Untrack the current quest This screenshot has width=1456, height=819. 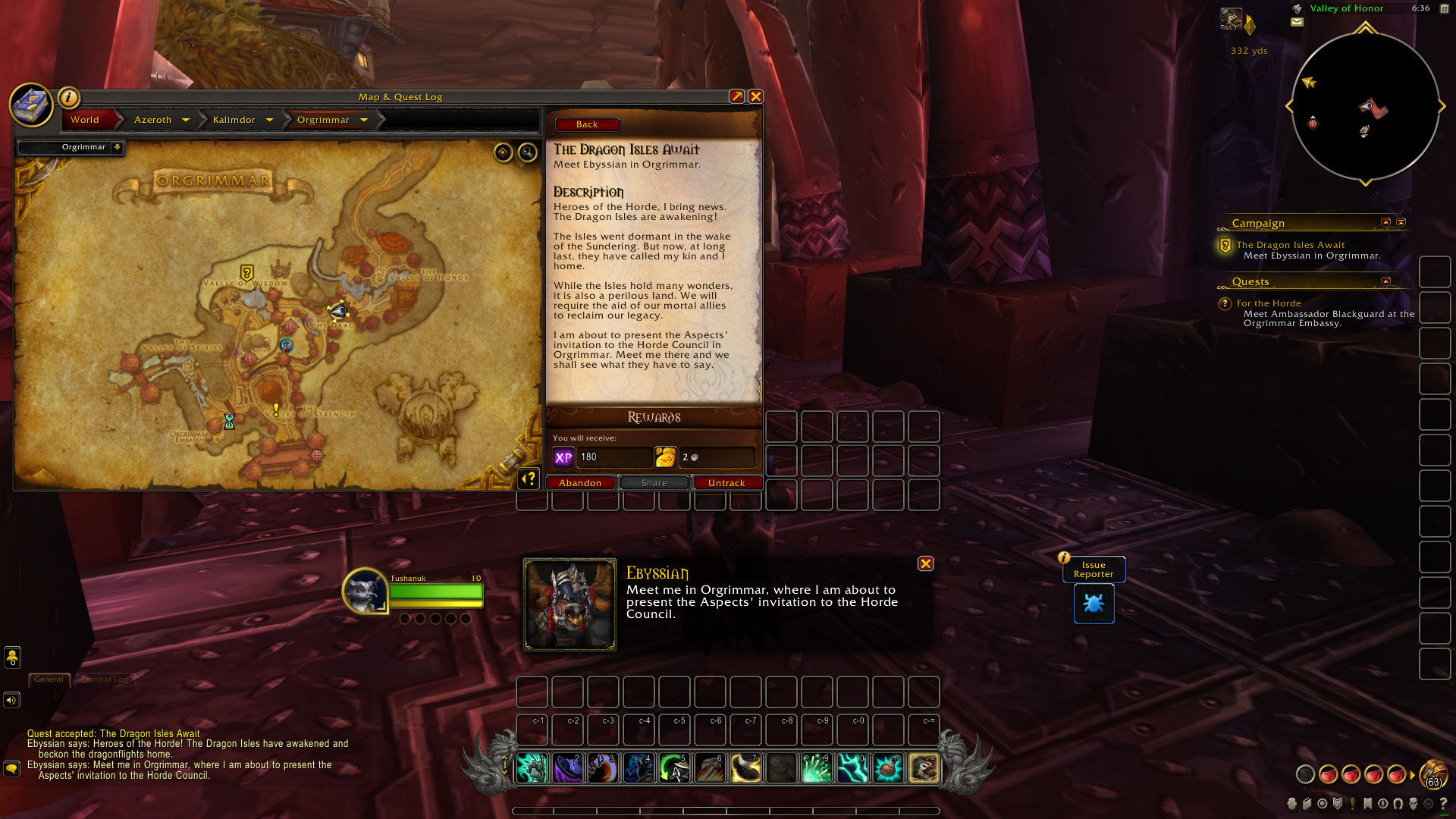coord(726,483)
